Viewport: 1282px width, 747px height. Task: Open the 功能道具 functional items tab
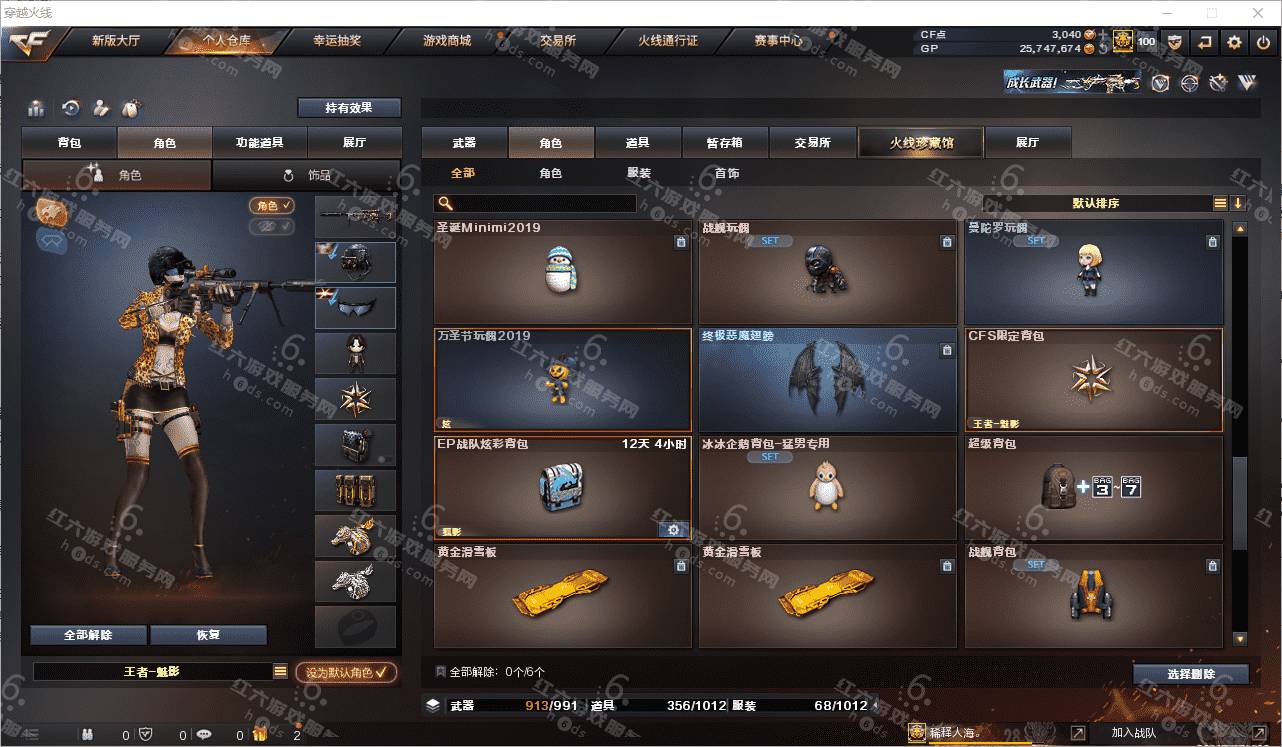click(259, 143)
